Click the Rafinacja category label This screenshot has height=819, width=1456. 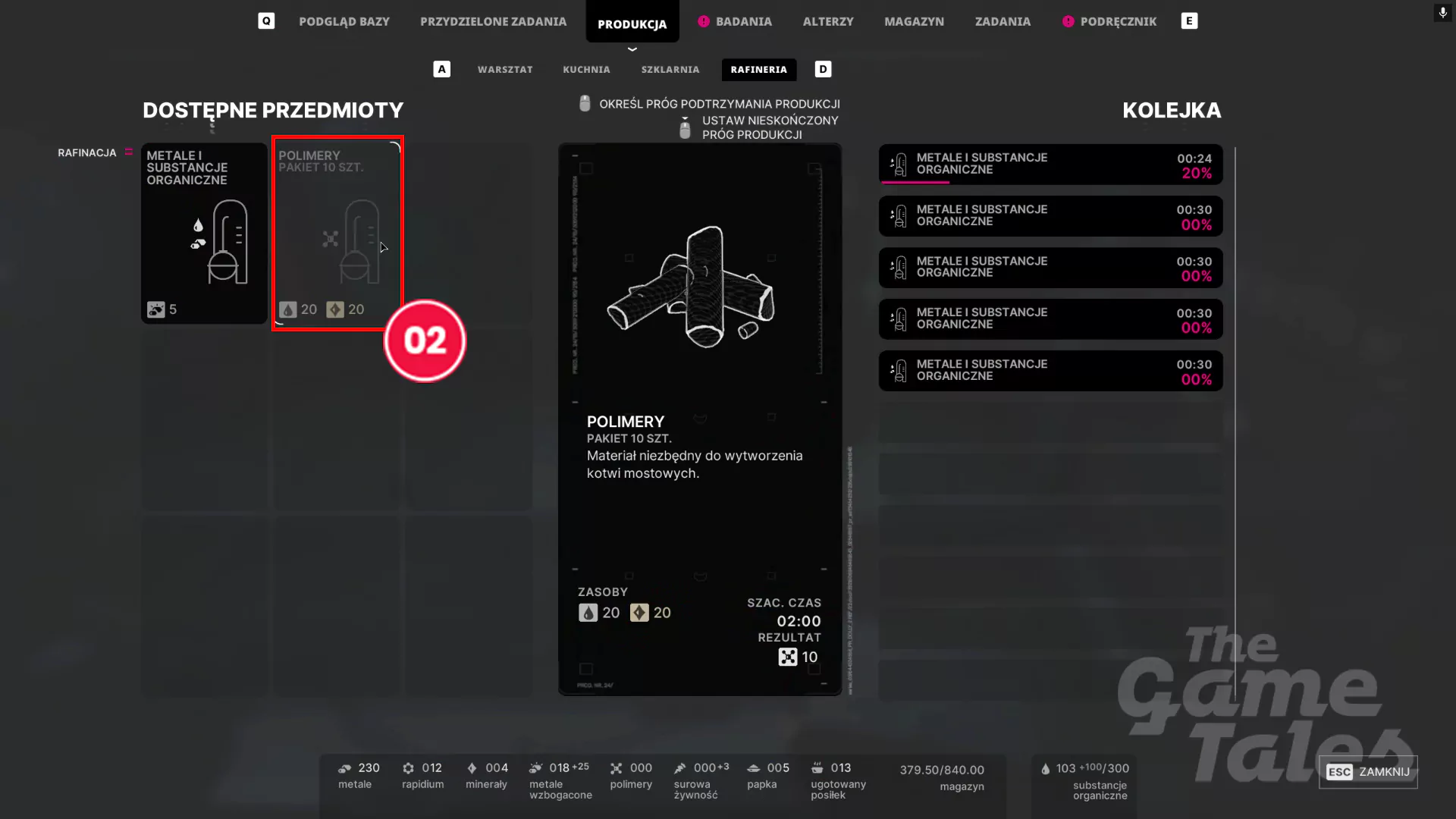[x=87, y=152]
